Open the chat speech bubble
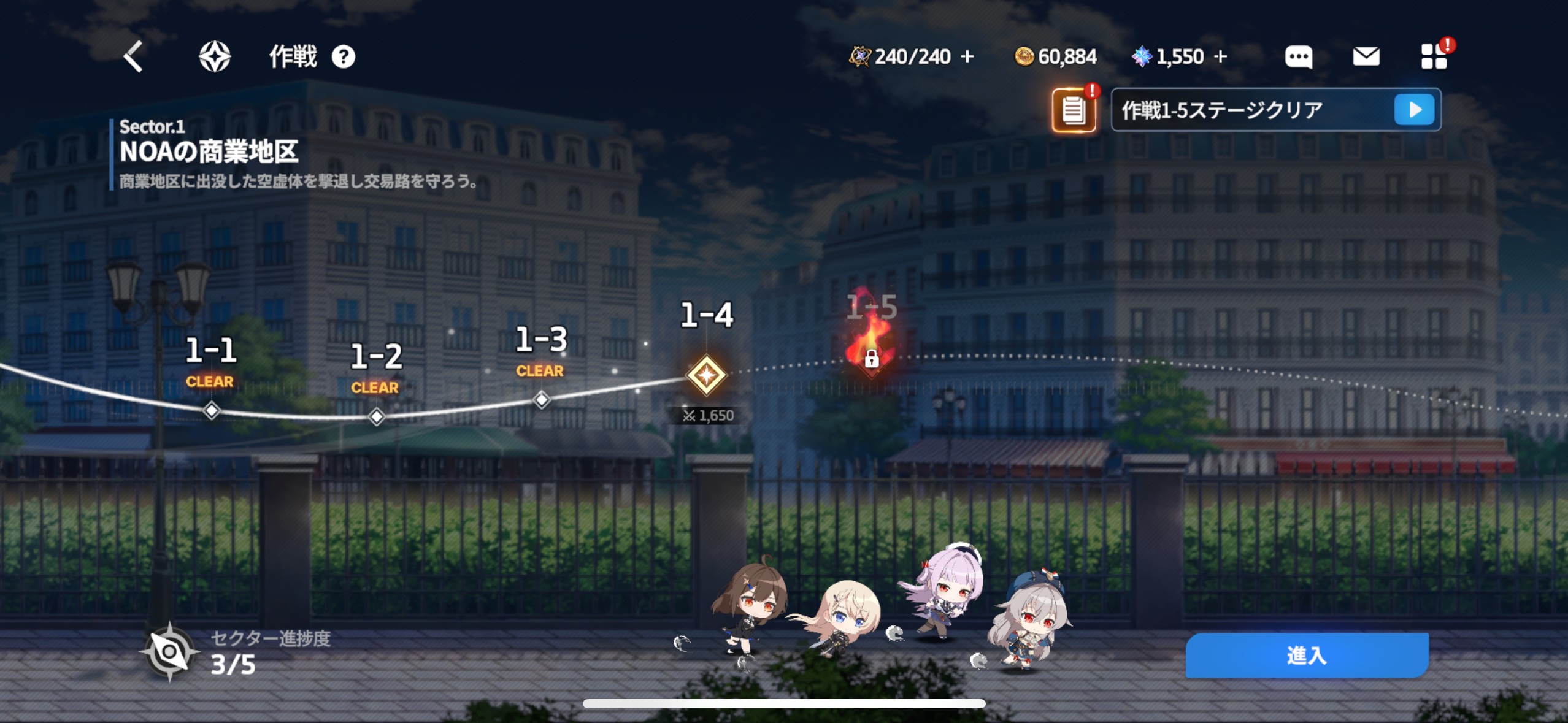This screenshot has width=1568, height=723. click(x=1298, y=57)
